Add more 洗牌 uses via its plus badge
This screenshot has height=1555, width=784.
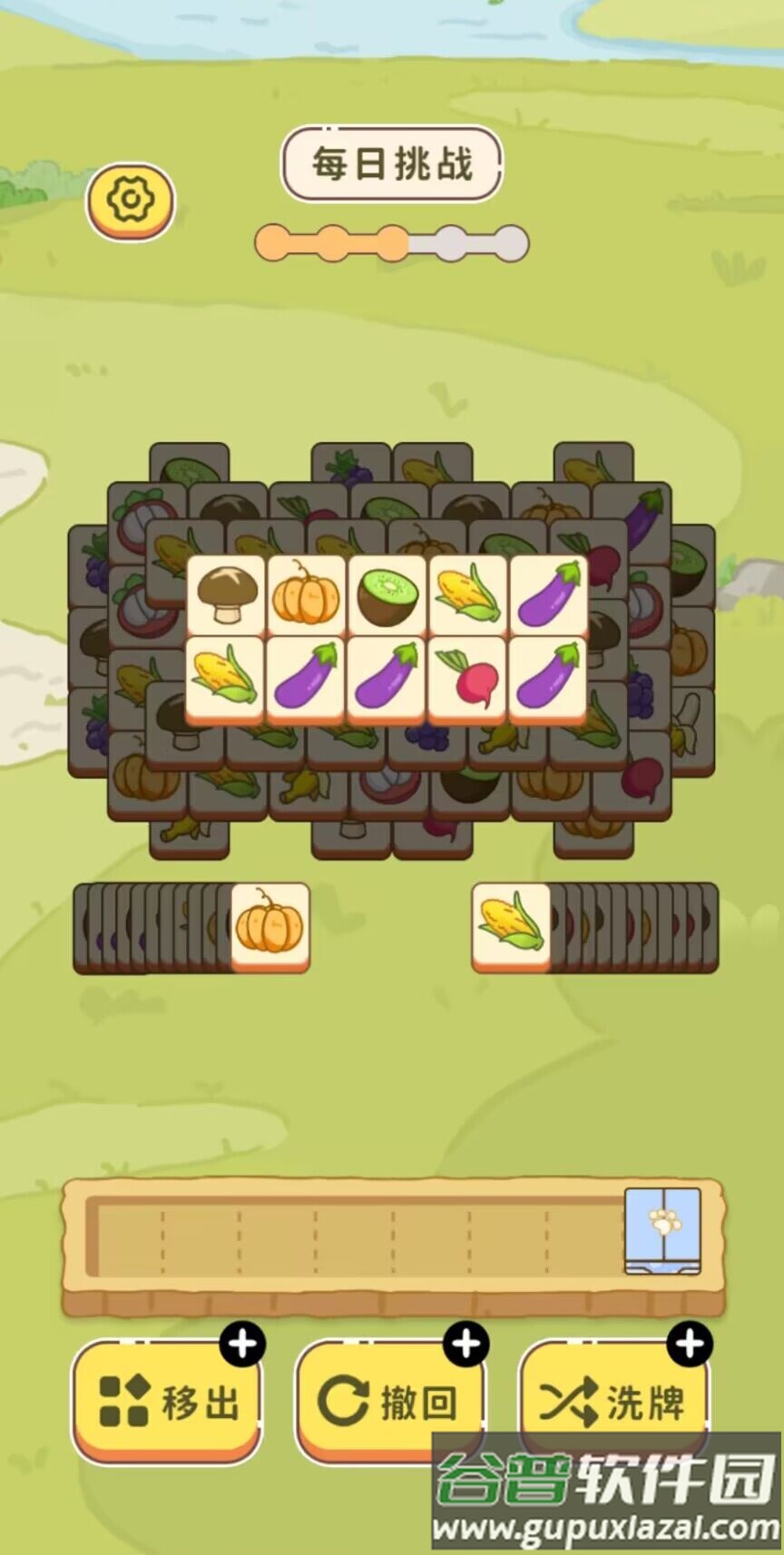pyautogui.click(x=690, y=1343)
